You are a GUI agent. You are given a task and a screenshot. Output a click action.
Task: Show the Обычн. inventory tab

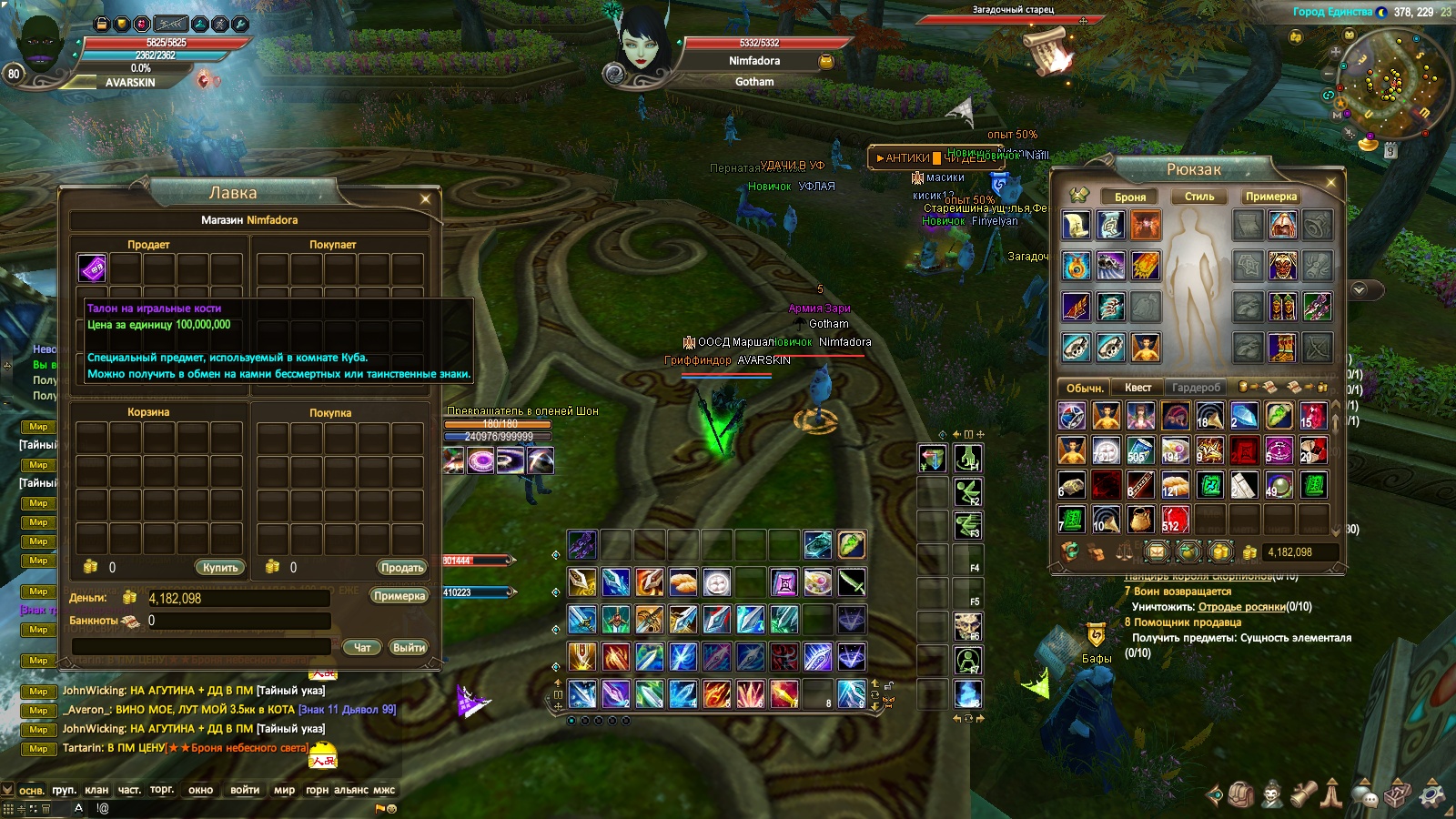point(1085,388)
